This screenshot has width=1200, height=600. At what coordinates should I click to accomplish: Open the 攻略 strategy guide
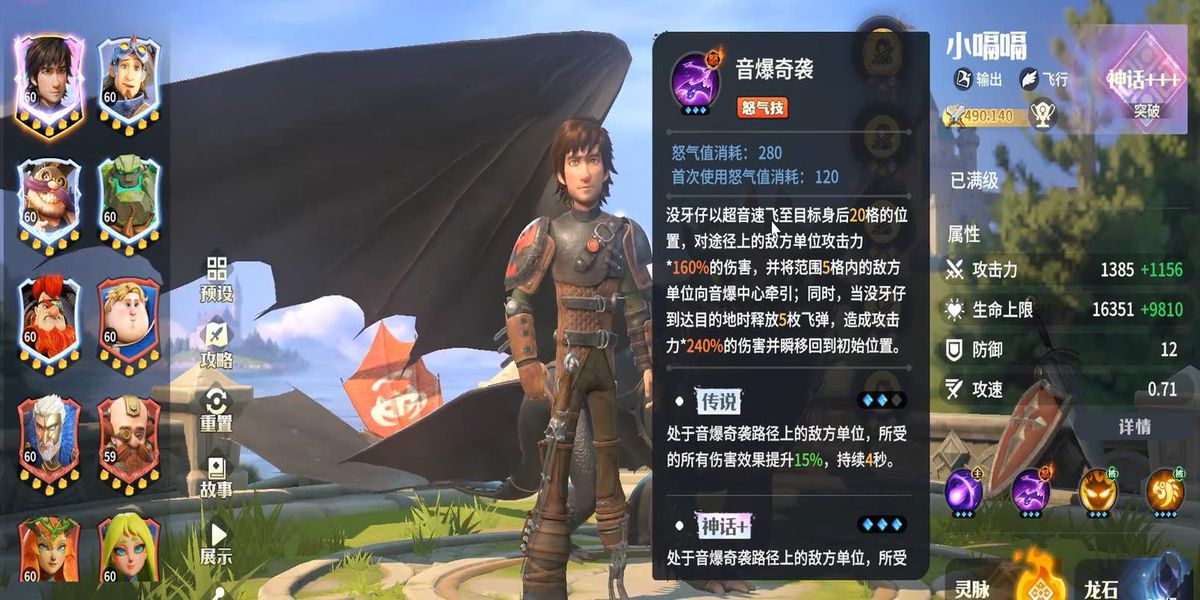click(216, 345)
